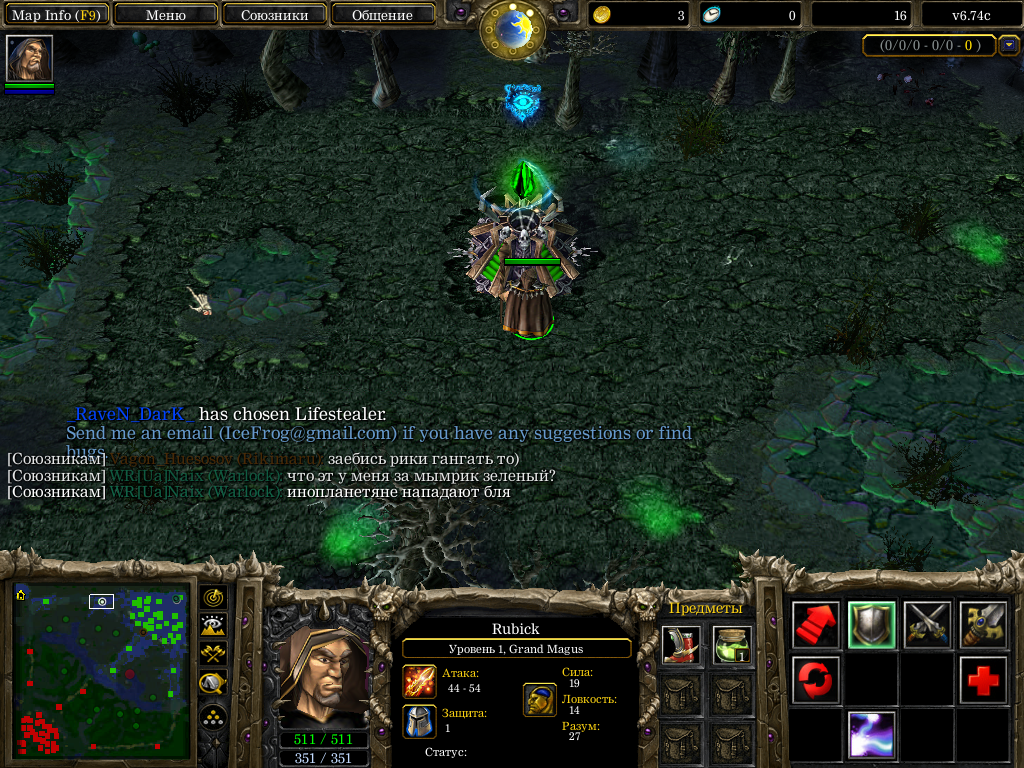Use the red horn item in inventory
This screenshot has height=768, width=1024.
coord(681,645)
